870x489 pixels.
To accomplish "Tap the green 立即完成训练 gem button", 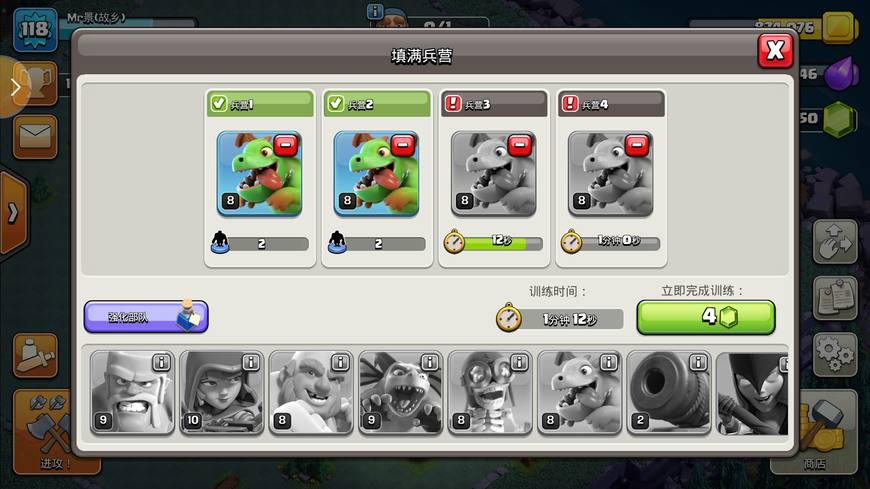I will point(706,317).
